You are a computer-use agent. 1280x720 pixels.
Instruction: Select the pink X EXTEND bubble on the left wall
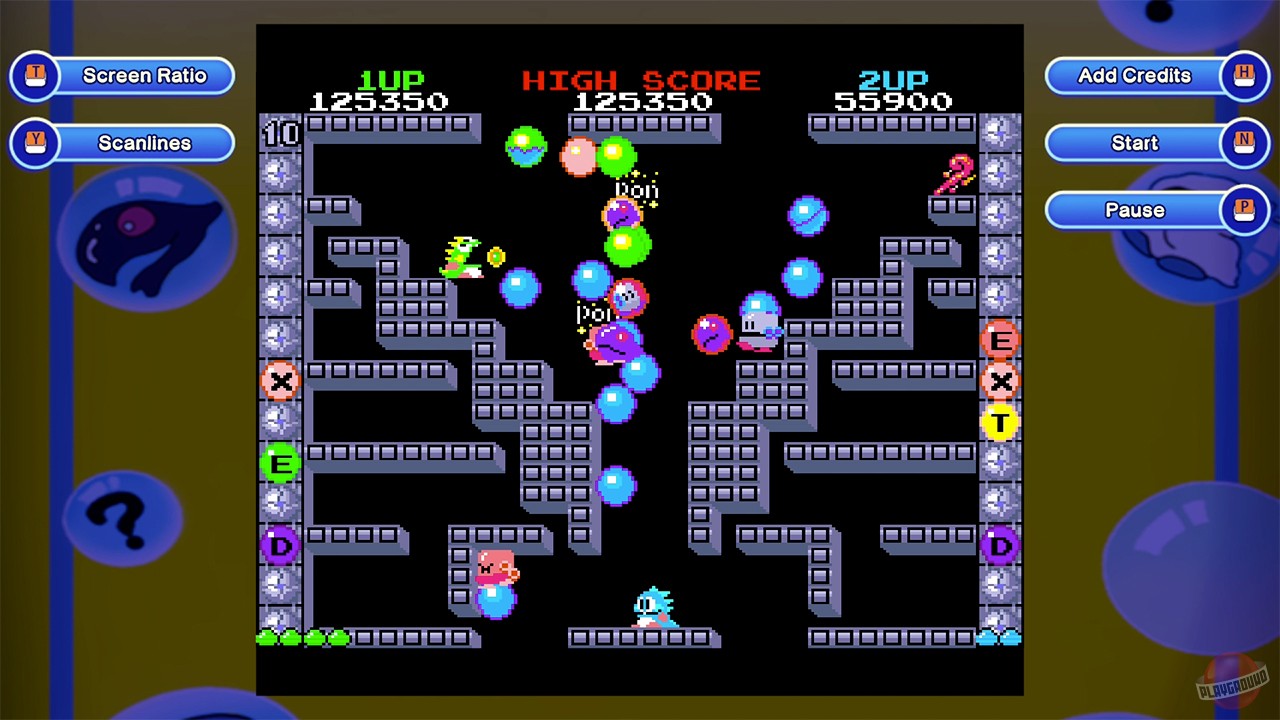(281, 382)
